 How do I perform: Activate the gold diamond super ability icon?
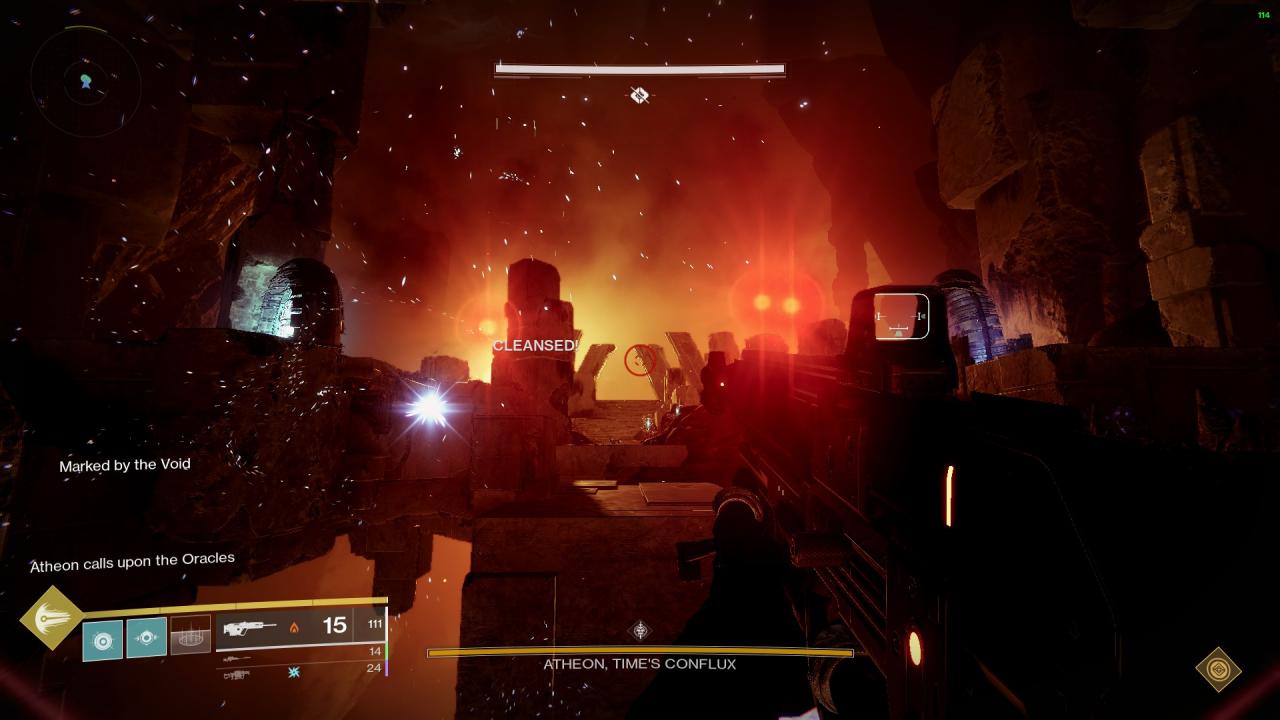(51, 617)
